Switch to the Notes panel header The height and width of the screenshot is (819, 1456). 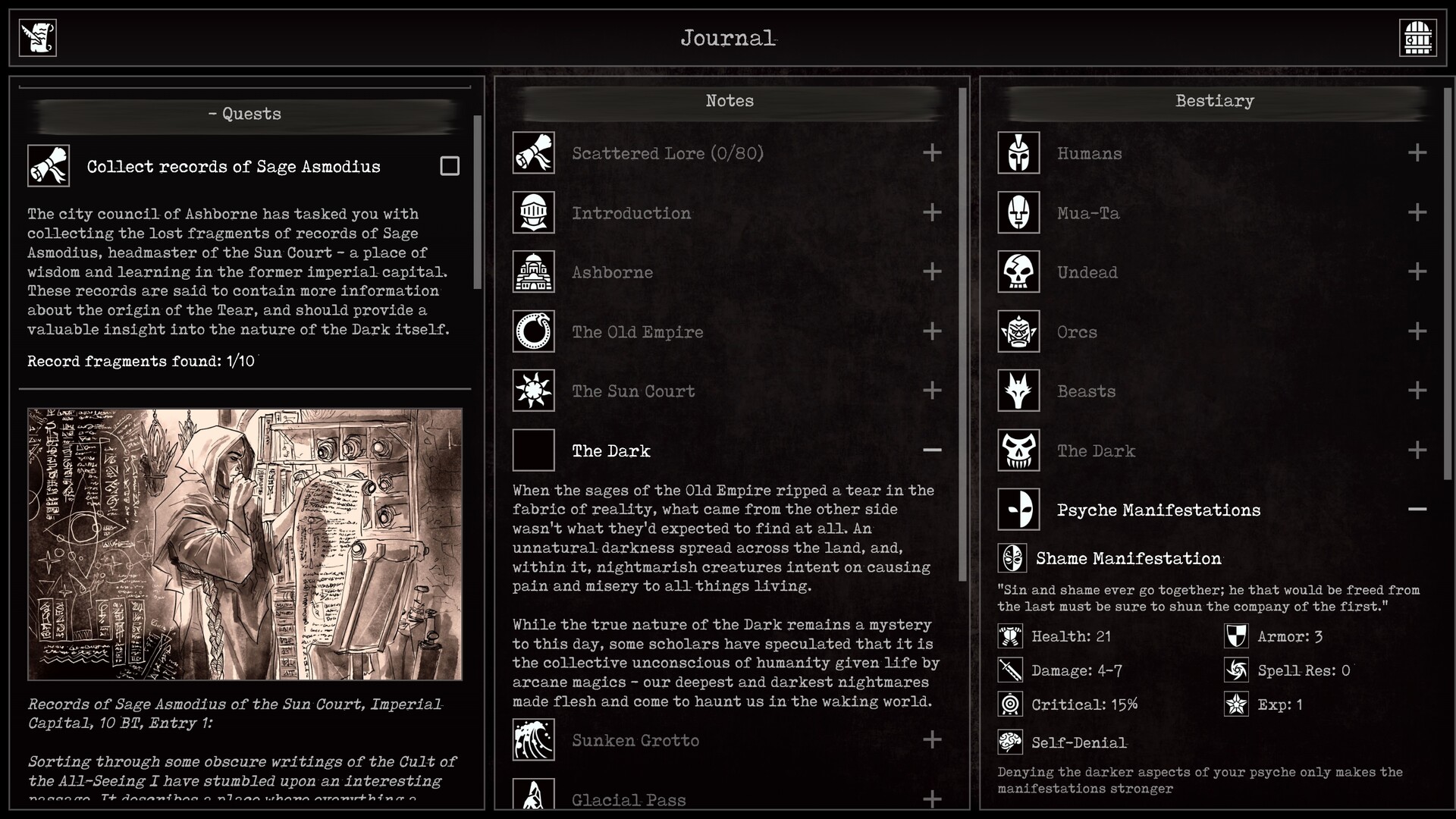729,100
